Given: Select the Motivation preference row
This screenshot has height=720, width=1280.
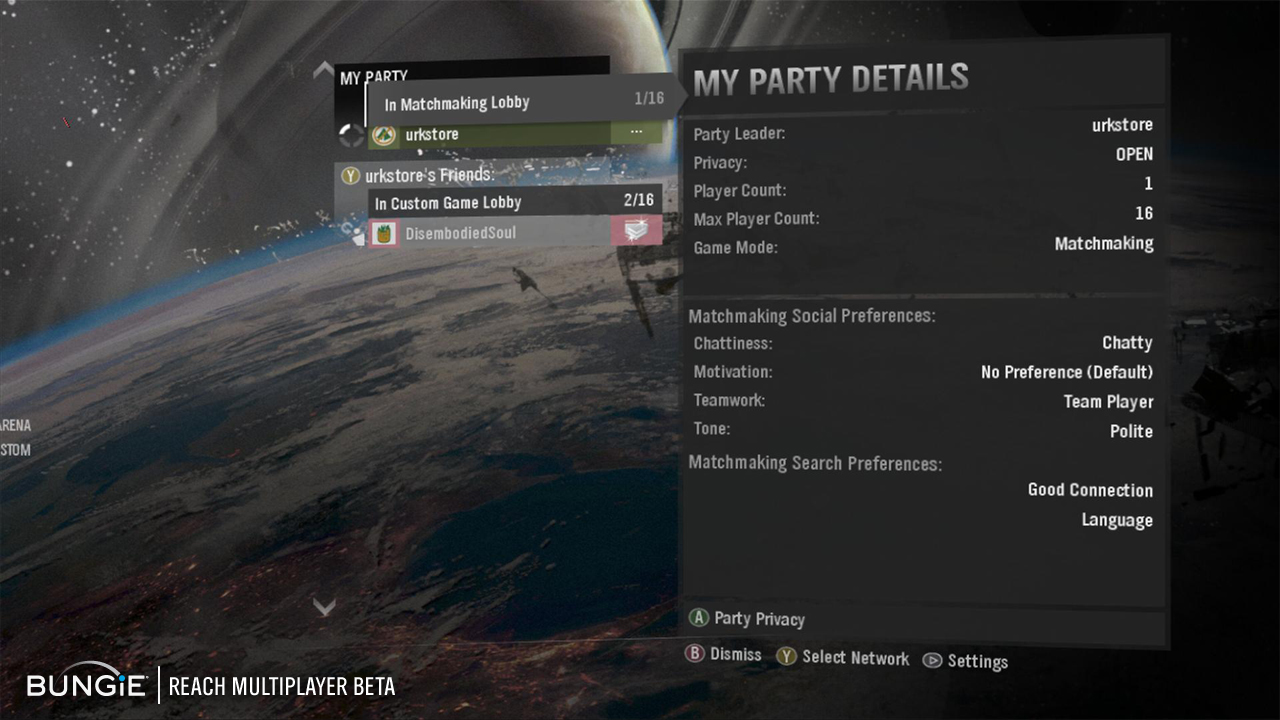Looking at the screenshot, I should coord(922,372).
